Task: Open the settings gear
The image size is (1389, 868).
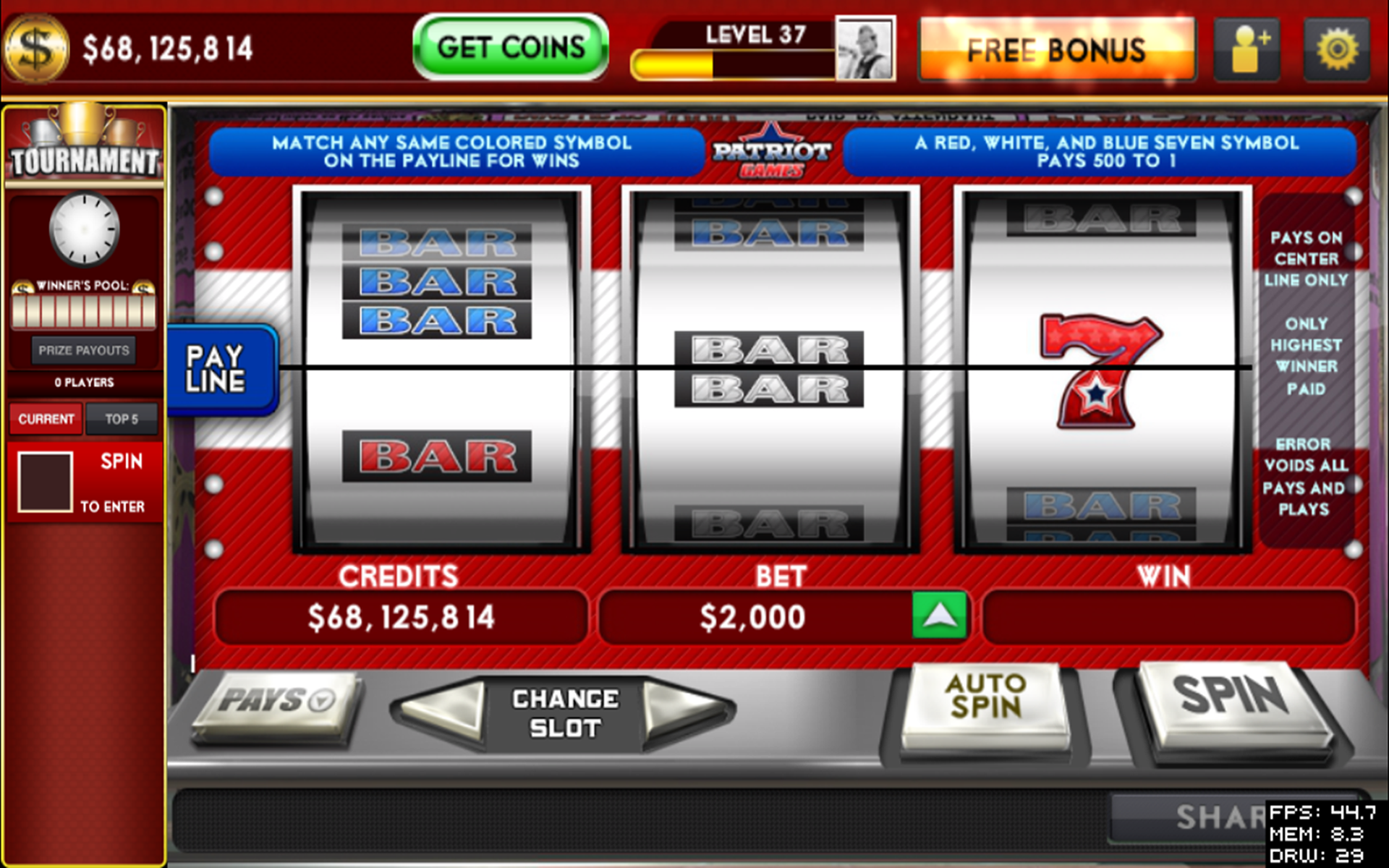Action: tap(1338, 48)
